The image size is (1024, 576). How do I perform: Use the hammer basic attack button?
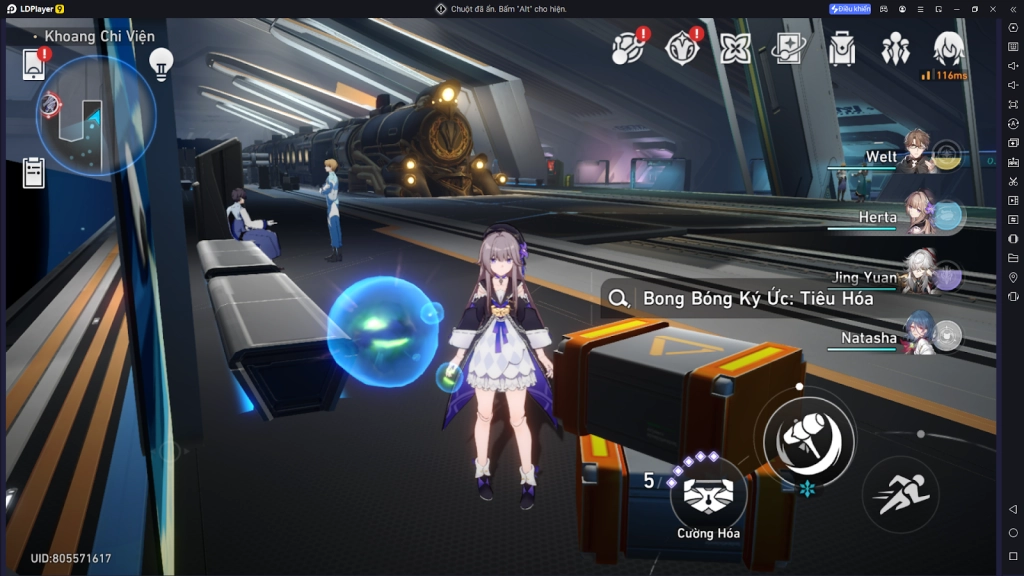809,438
